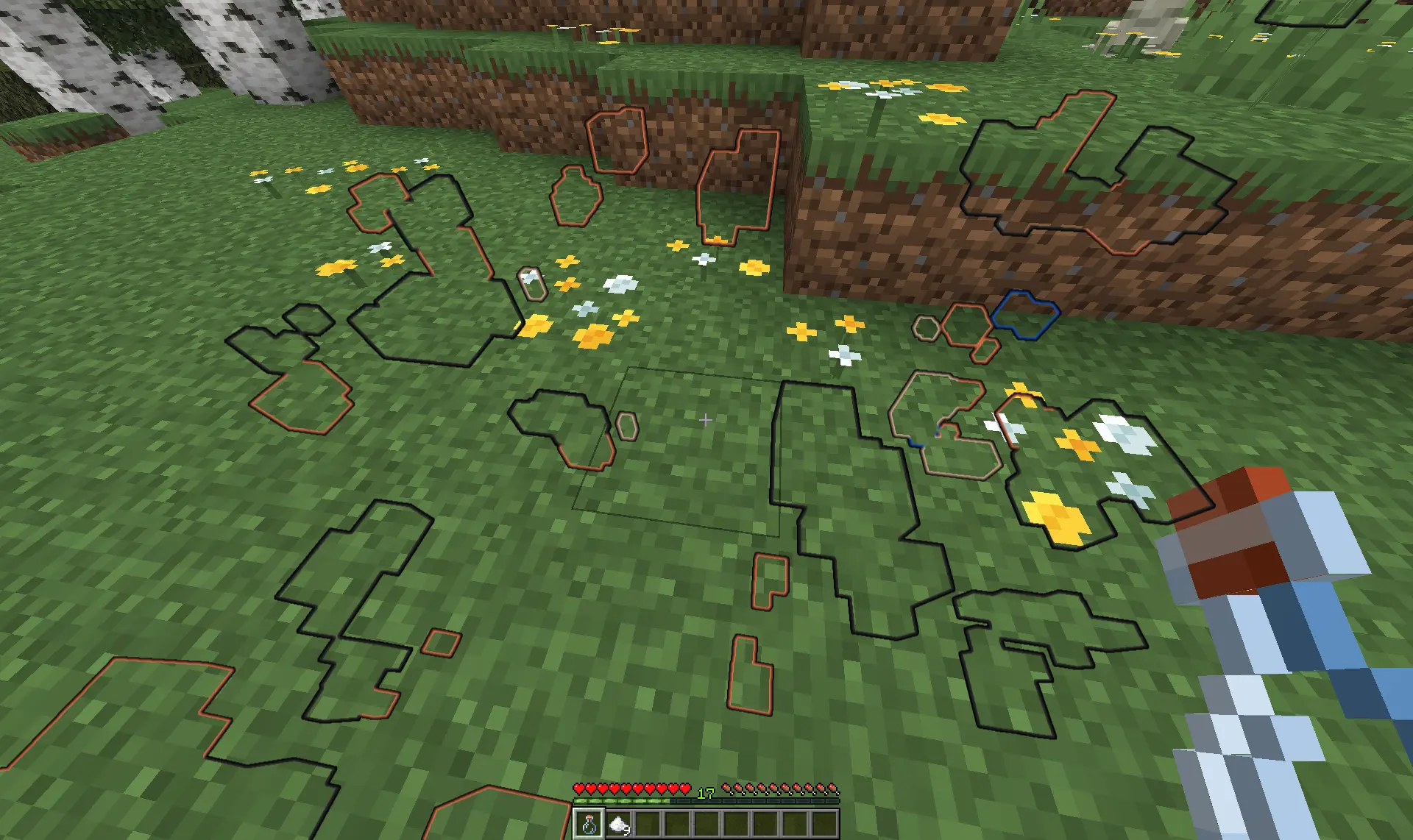Click the crosshair at screen center
The image size is (1413, 840).
705,420
